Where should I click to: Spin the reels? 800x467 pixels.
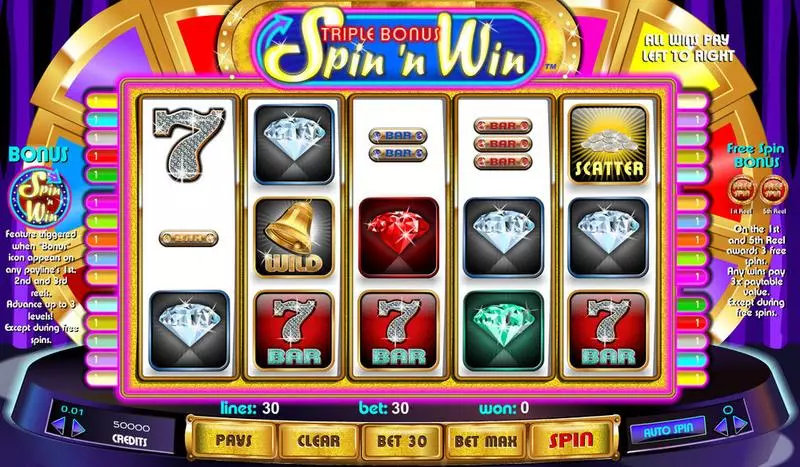[571, 439]
